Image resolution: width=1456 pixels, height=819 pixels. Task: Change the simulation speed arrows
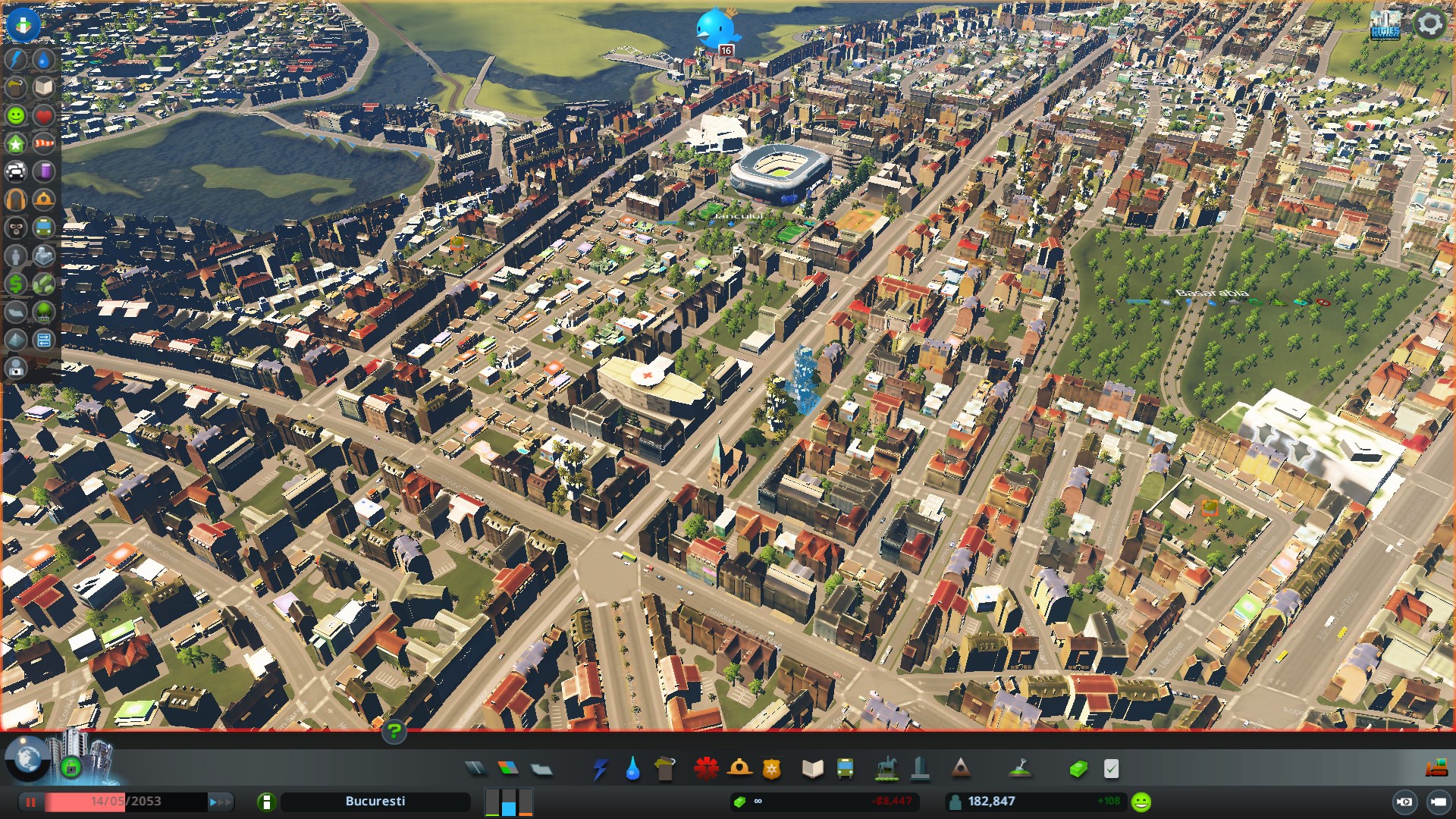221,802
